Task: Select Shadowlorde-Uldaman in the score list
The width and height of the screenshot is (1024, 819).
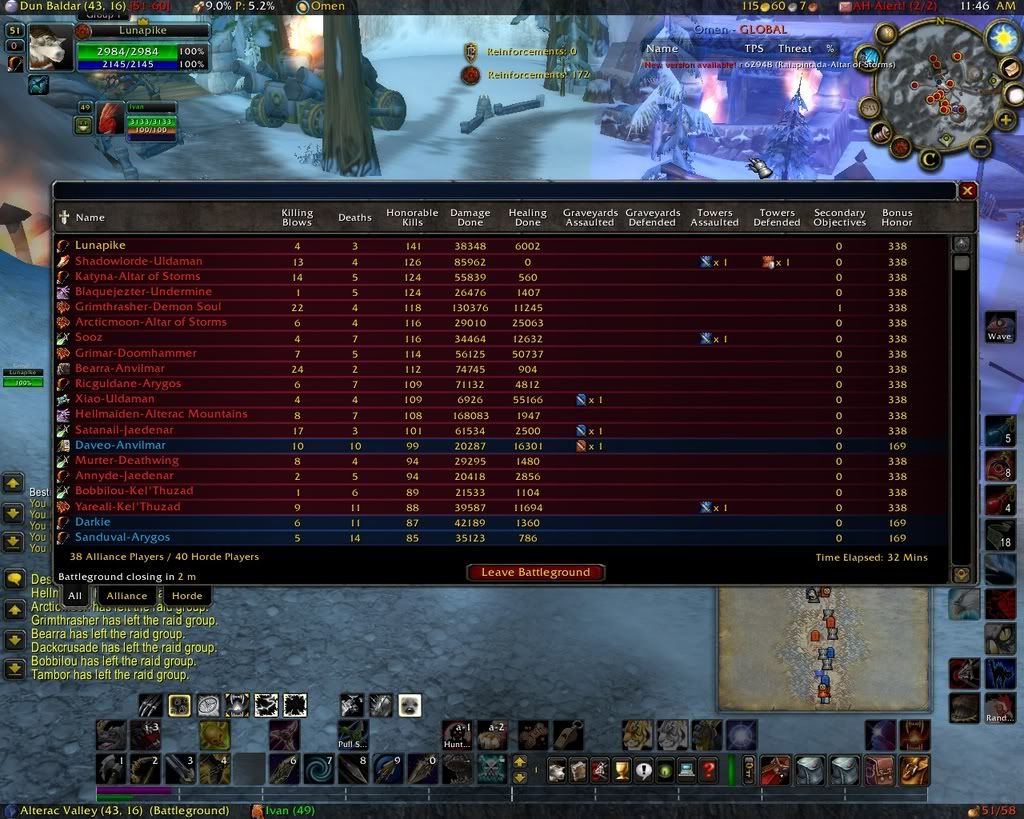Action: (138, 261)
